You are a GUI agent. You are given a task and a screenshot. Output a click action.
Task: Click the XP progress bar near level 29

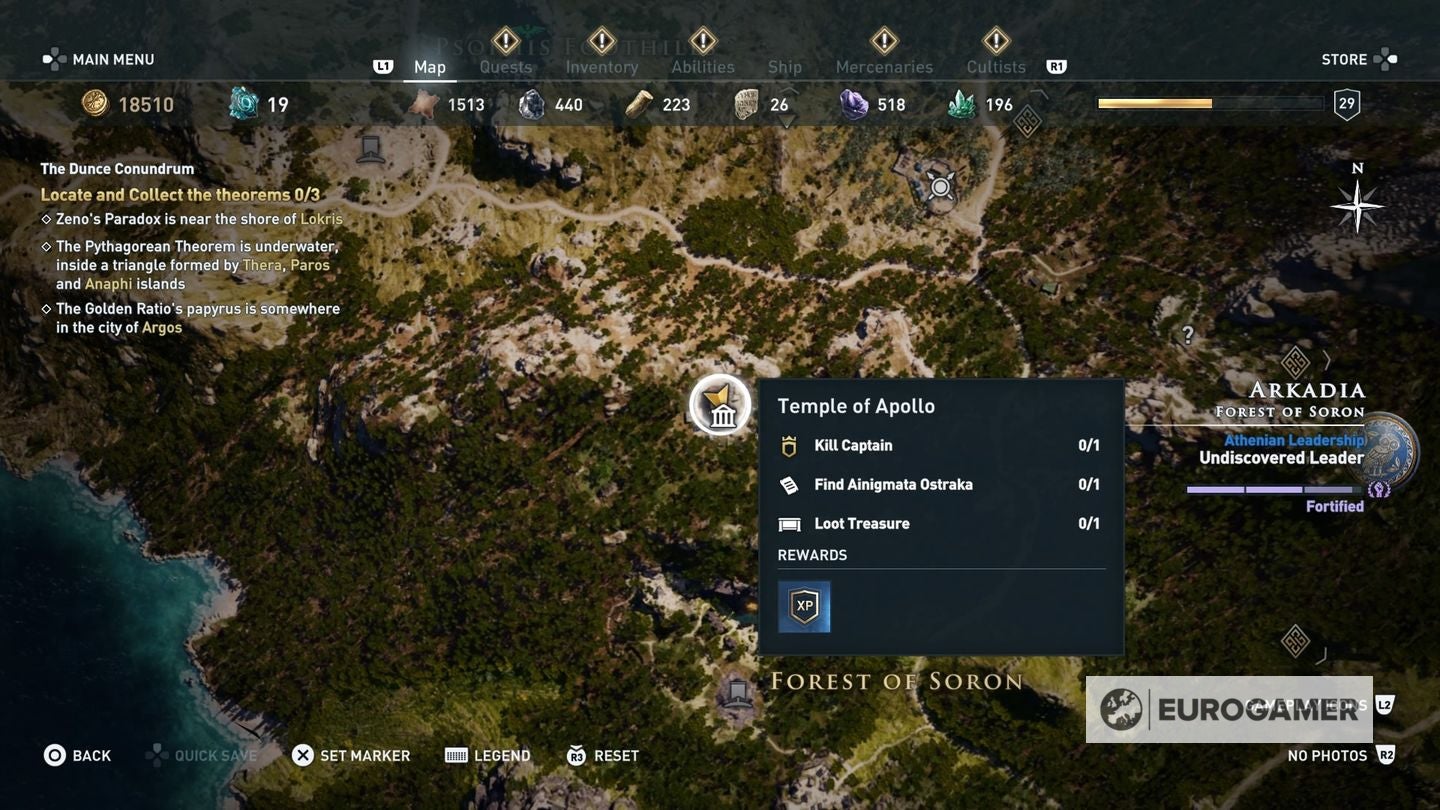(x=1210, y=101)
